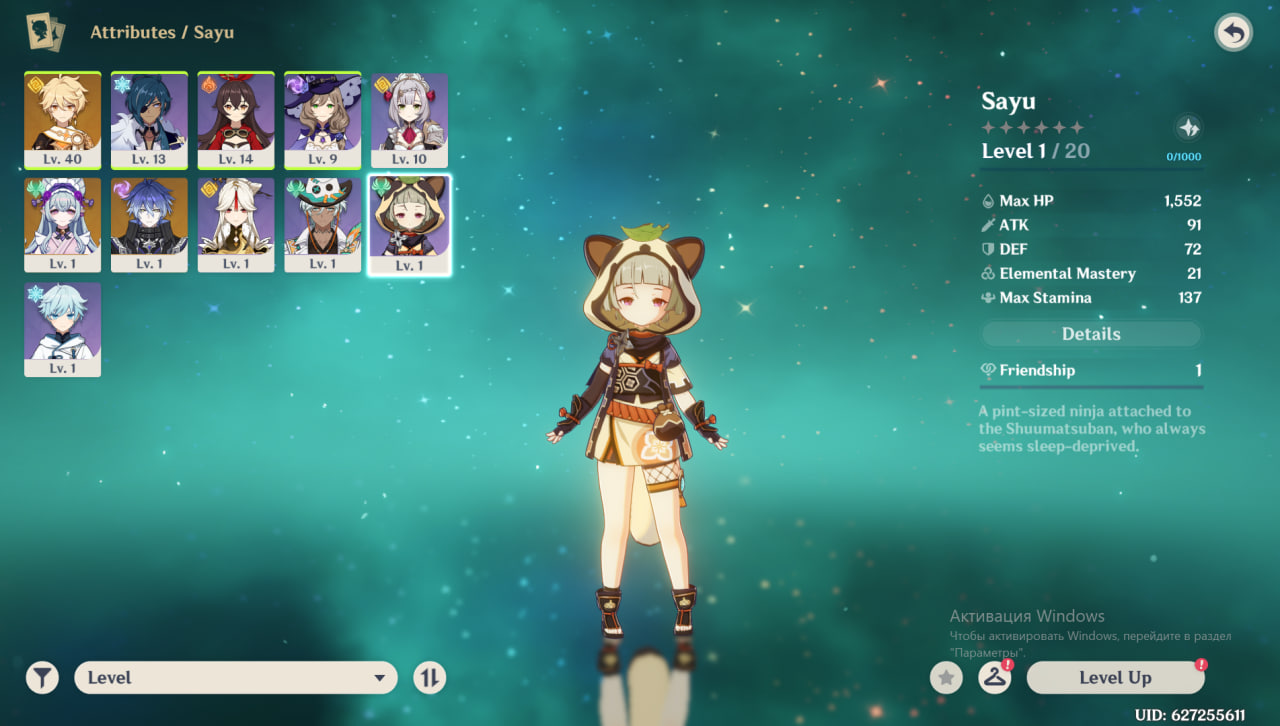Open the four-point star icon beside Sayu's name
Screen dimensions: 1280x726
pyautogui.click(x=1188, y=128)
